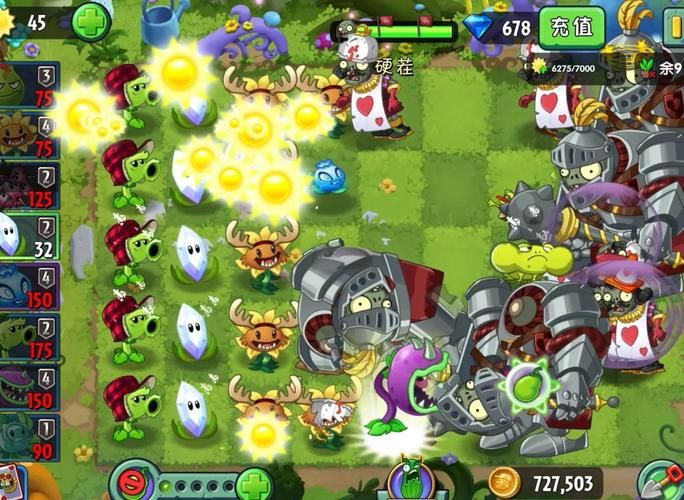
Task: Select the peashooter seed packet costing 175
Action: point(28,337)
